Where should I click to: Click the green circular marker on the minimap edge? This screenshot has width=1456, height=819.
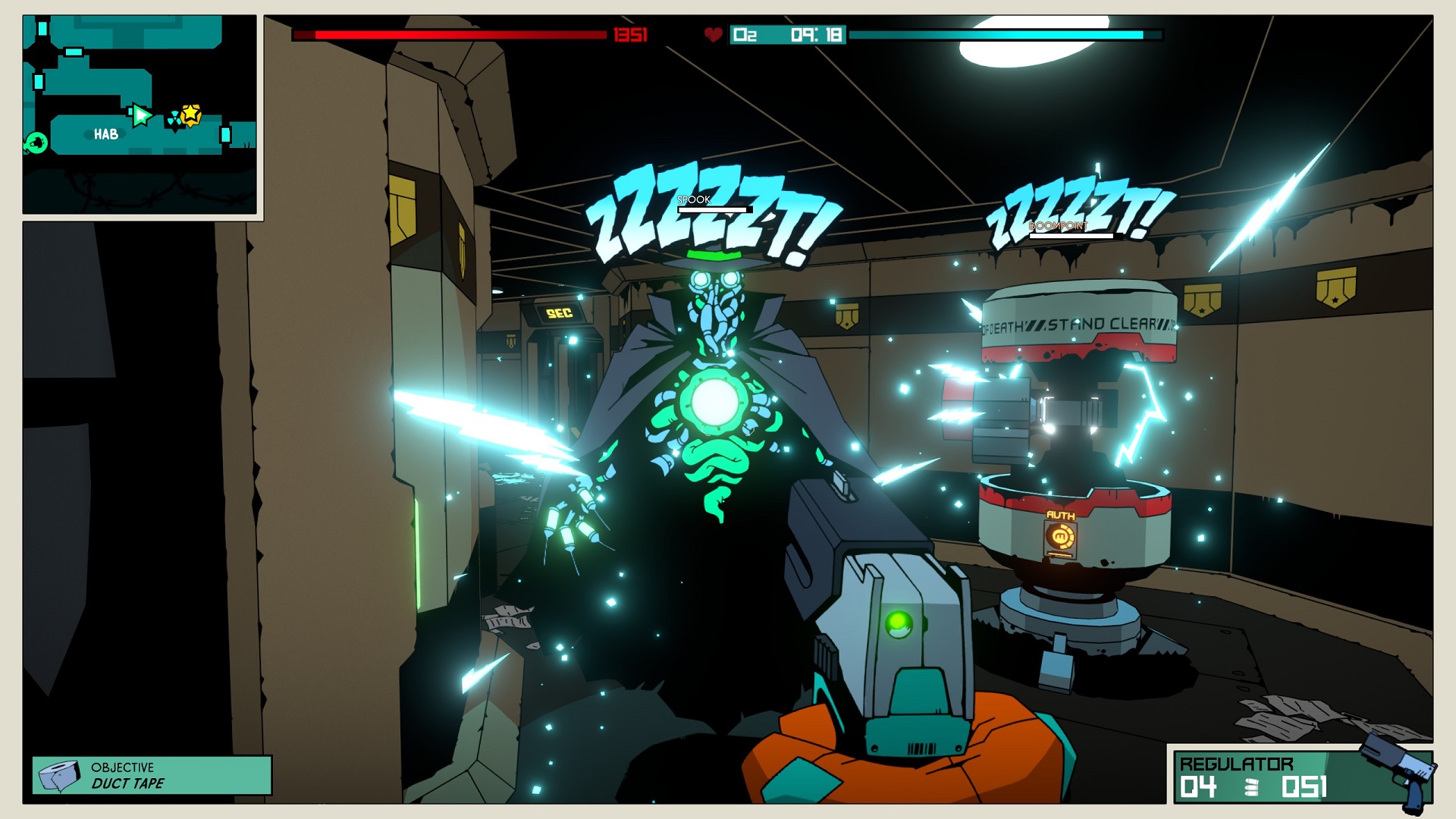click(x=36, y=142)
